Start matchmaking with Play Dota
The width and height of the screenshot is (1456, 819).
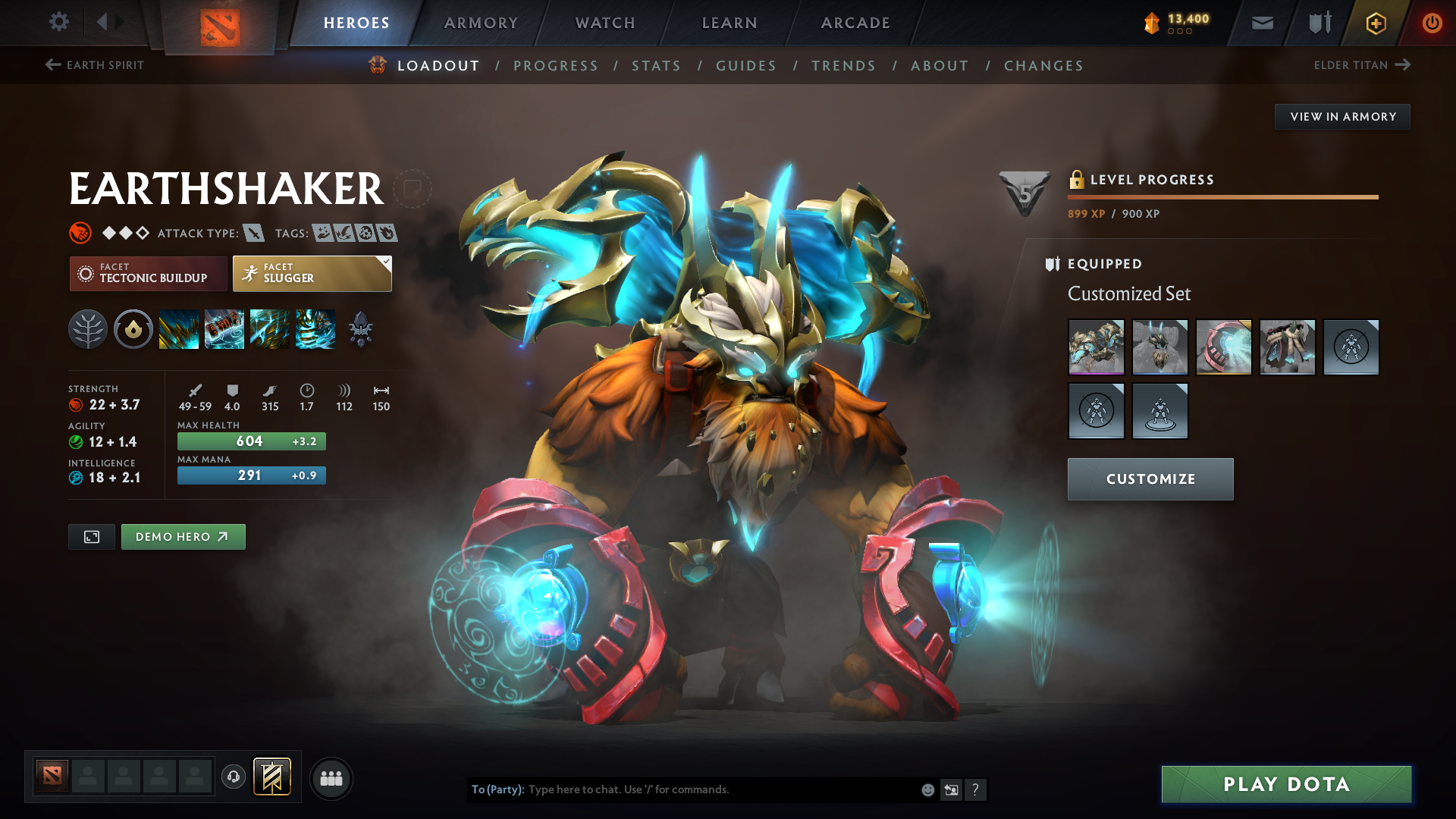[x=1286, y=784]
